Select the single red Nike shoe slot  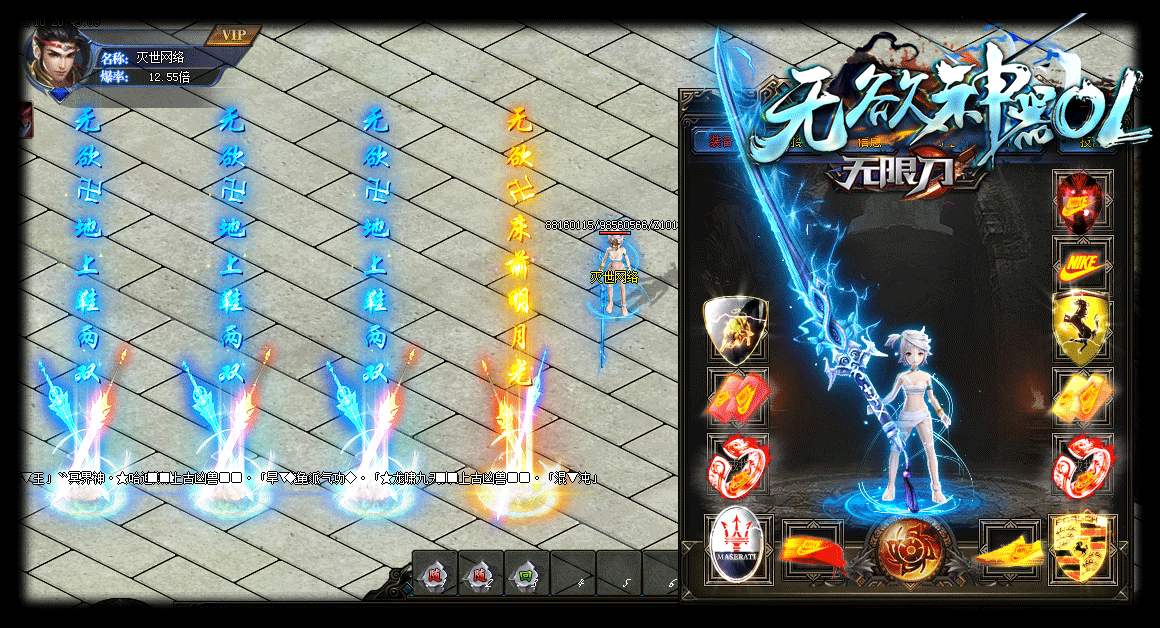pyautogui.click(x=812, y=549)
